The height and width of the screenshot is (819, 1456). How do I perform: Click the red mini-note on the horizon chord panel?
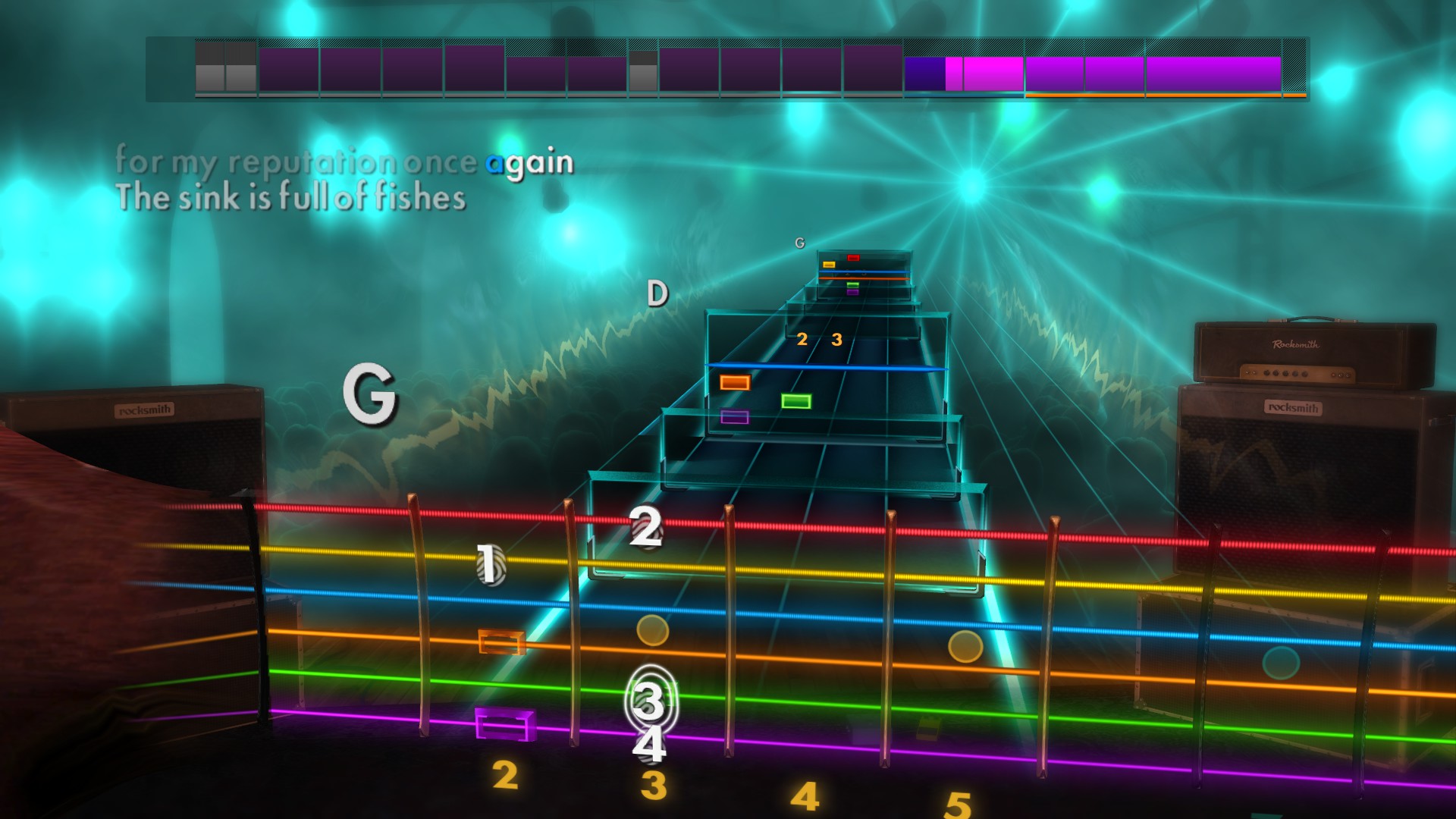pyautogui.click(x=852, y=256)
